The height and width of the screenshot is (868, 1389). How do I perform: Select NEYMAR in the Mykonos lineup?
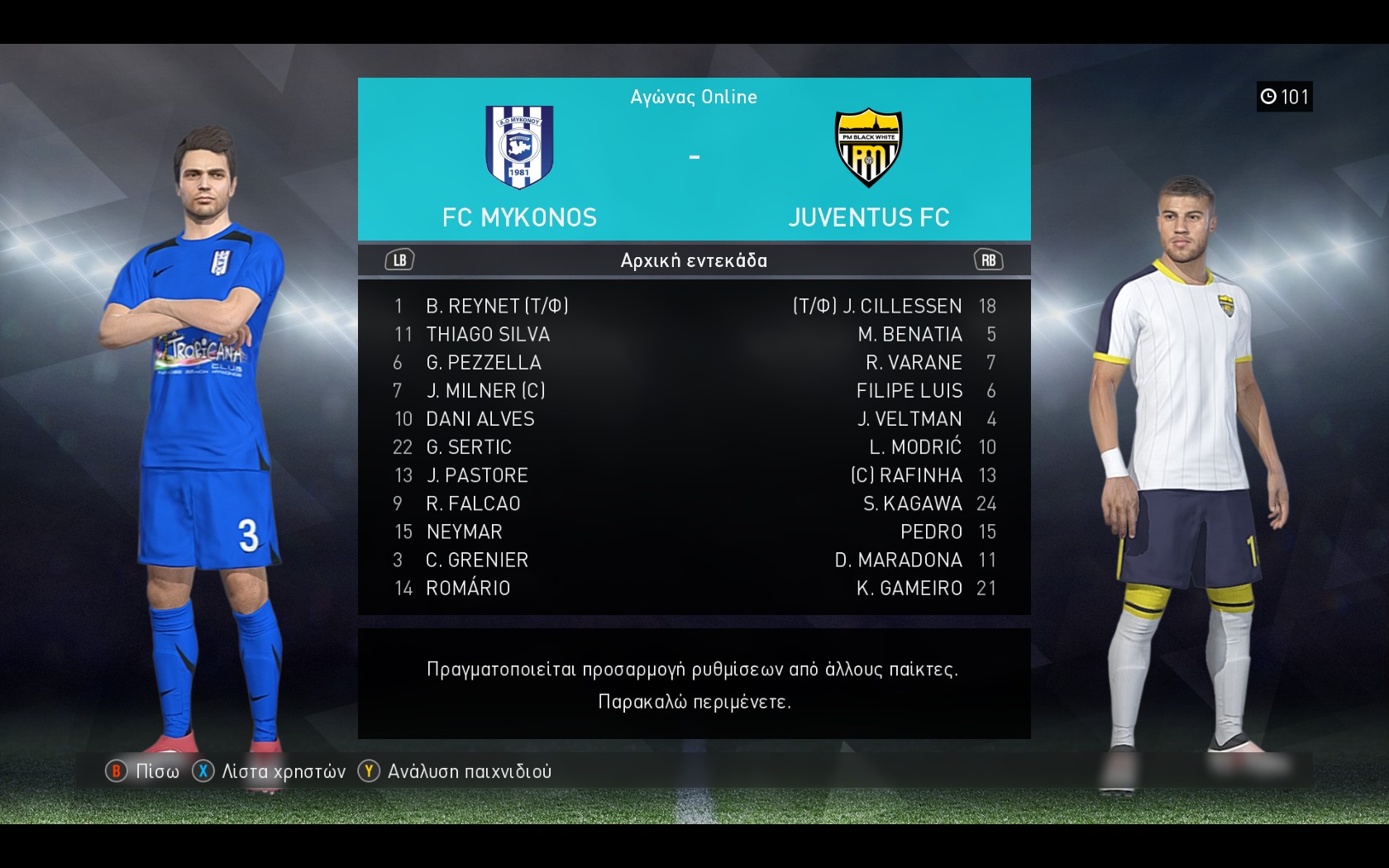coord(464,532)
